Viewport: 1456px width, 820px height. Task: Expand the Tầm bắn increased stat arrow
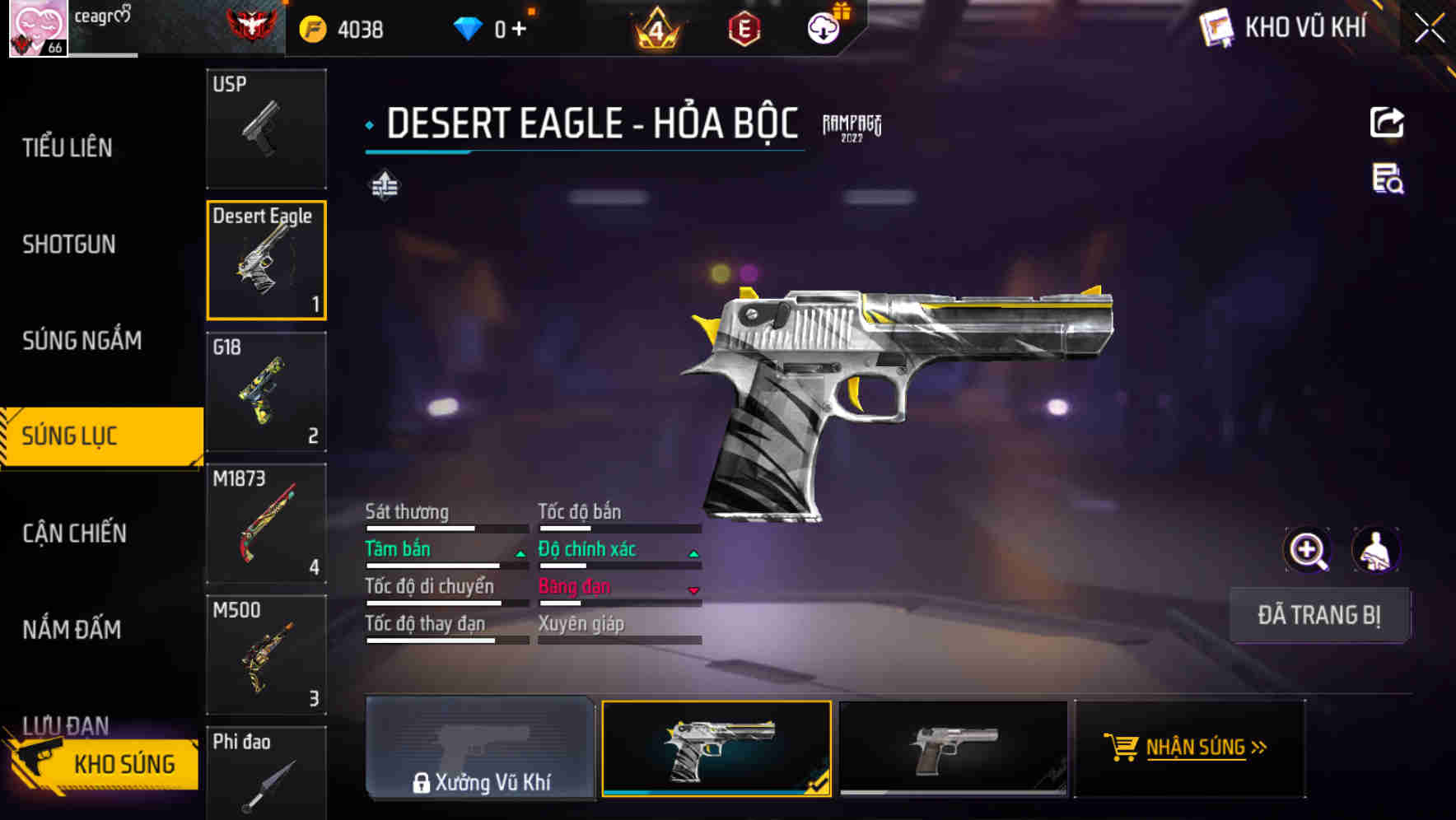click(520, 552)
